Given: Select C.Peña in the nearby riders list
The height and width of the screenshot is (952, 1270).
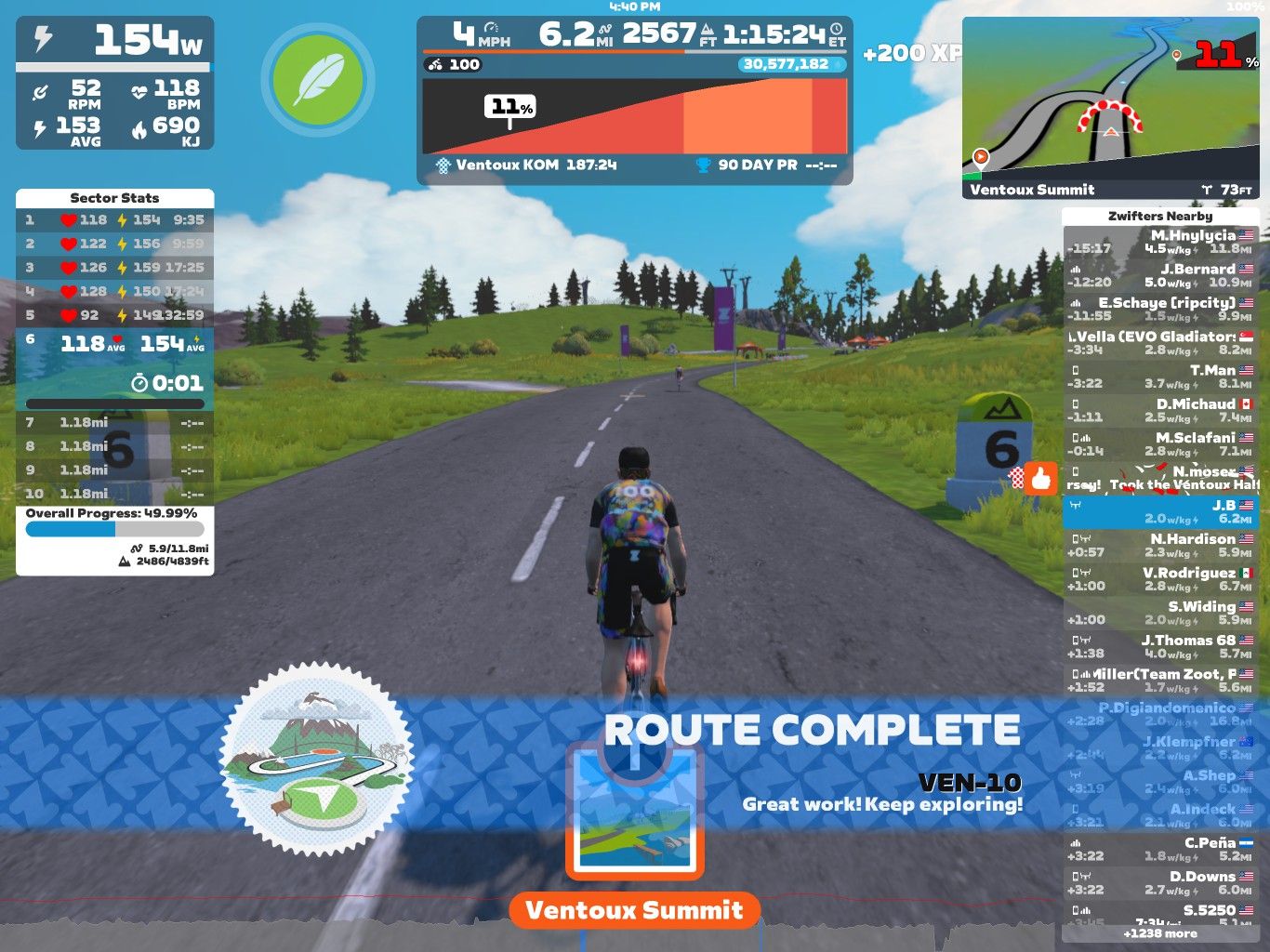Looking at the screenshot, I should (x=1159, y=849).
